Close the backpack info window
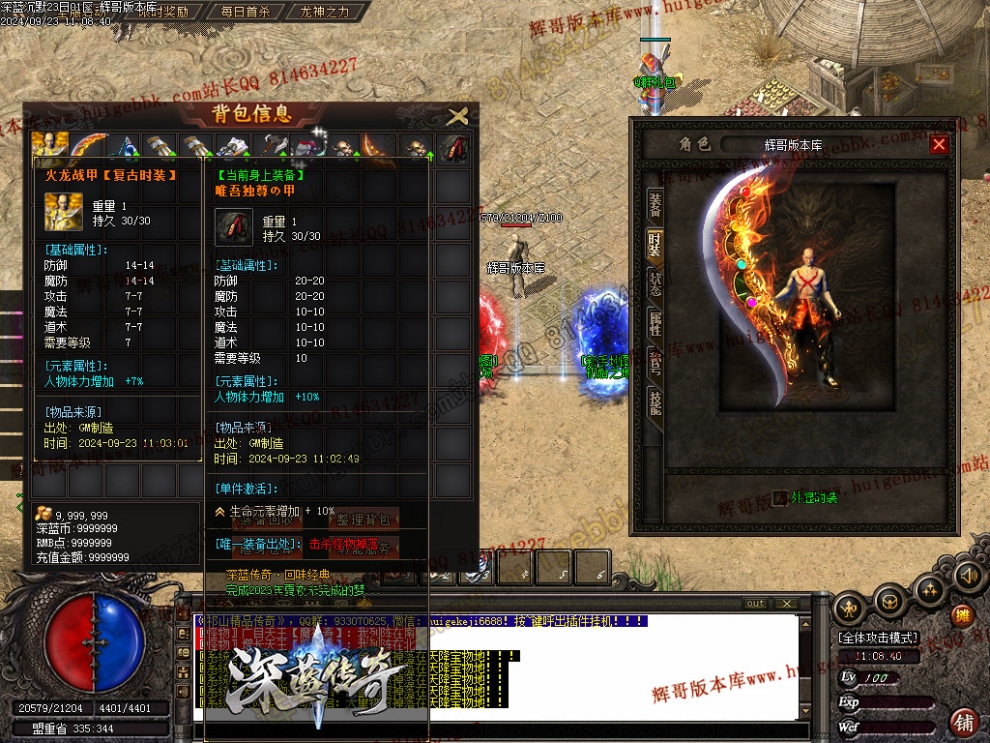Image resolution: width=990 pixels, height=743 pixels. 457,117
